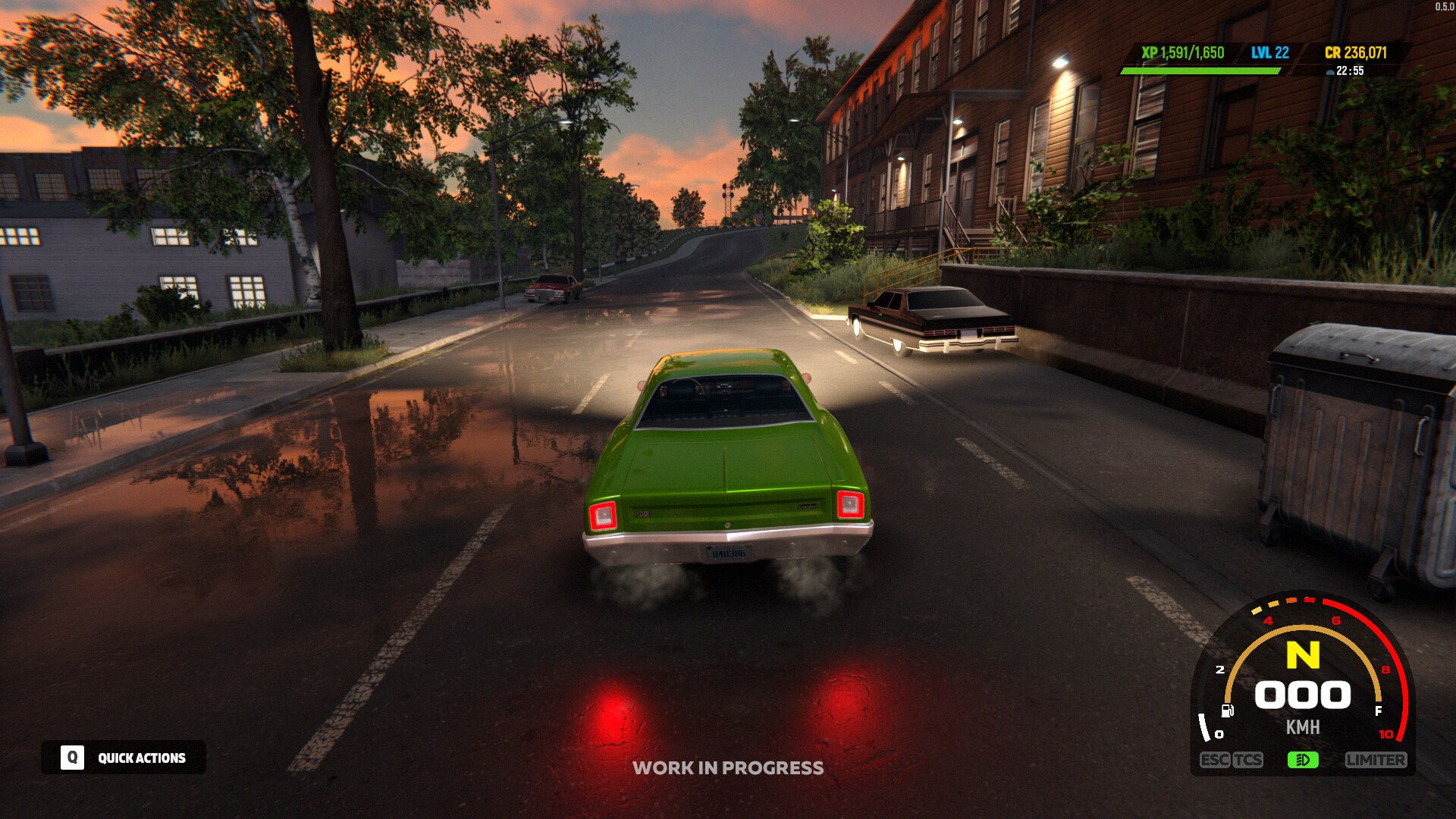
Task: Click the Q key icon for quick actions
Action: click(x=71, y=757)
